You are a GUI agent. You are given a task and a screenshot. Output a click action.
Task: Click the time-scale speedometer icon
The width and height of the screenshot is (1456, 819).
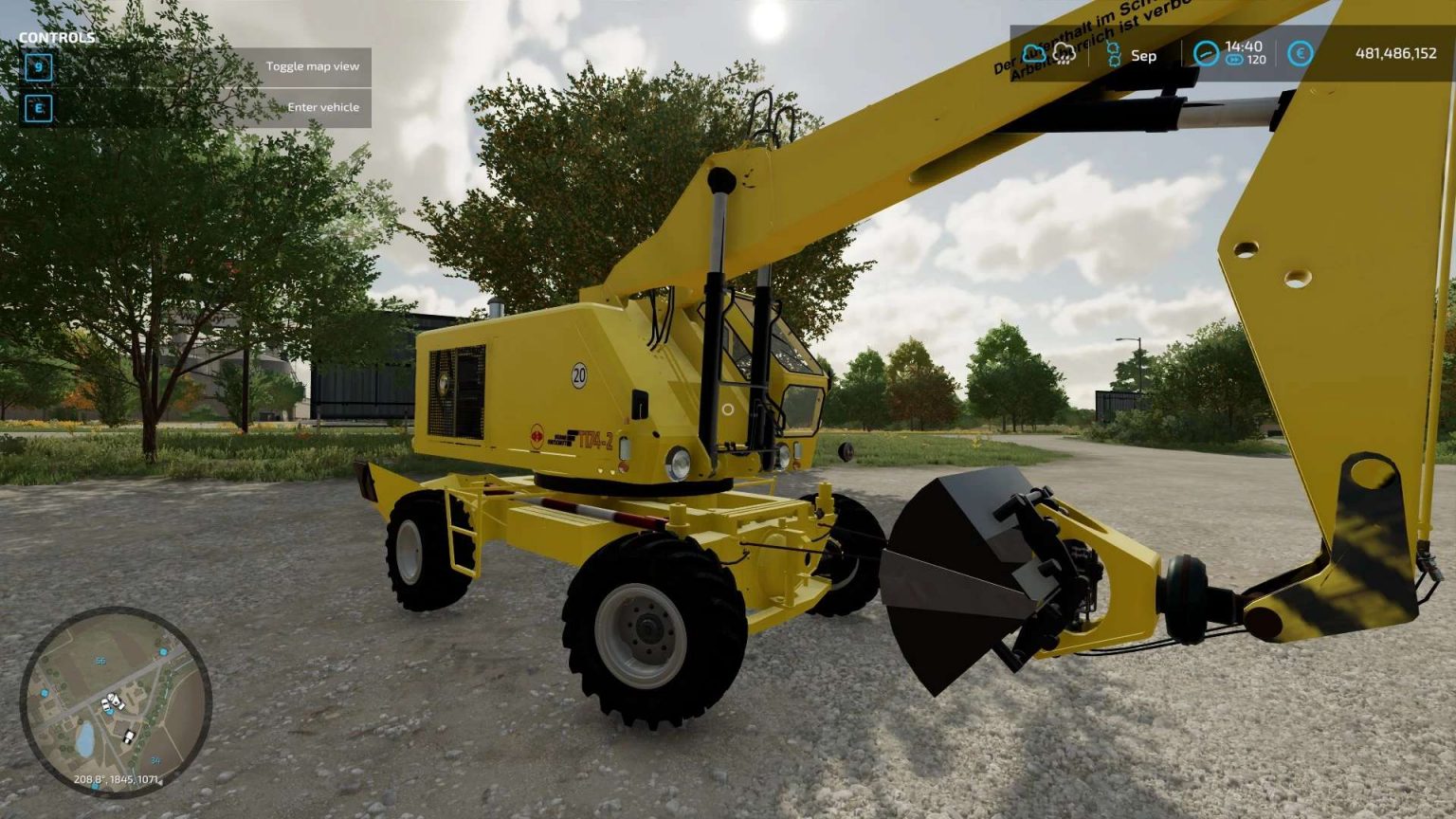(x=1208, y=55)
